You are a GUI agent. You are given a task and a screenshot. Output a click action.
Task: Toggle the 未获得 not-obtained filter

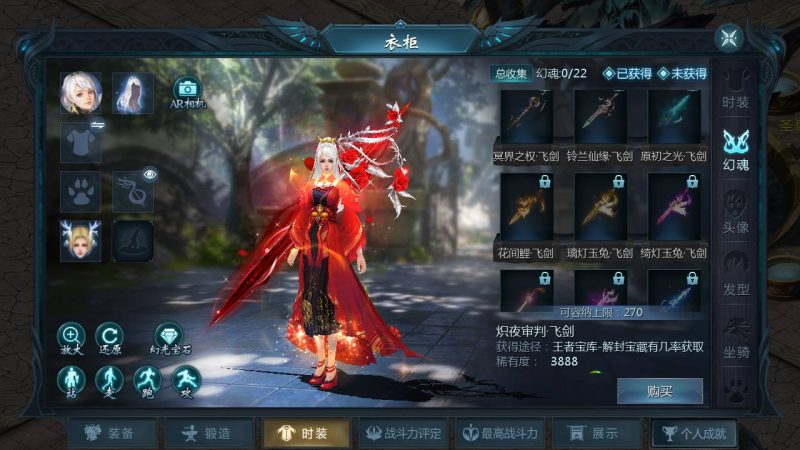[682, 73]
